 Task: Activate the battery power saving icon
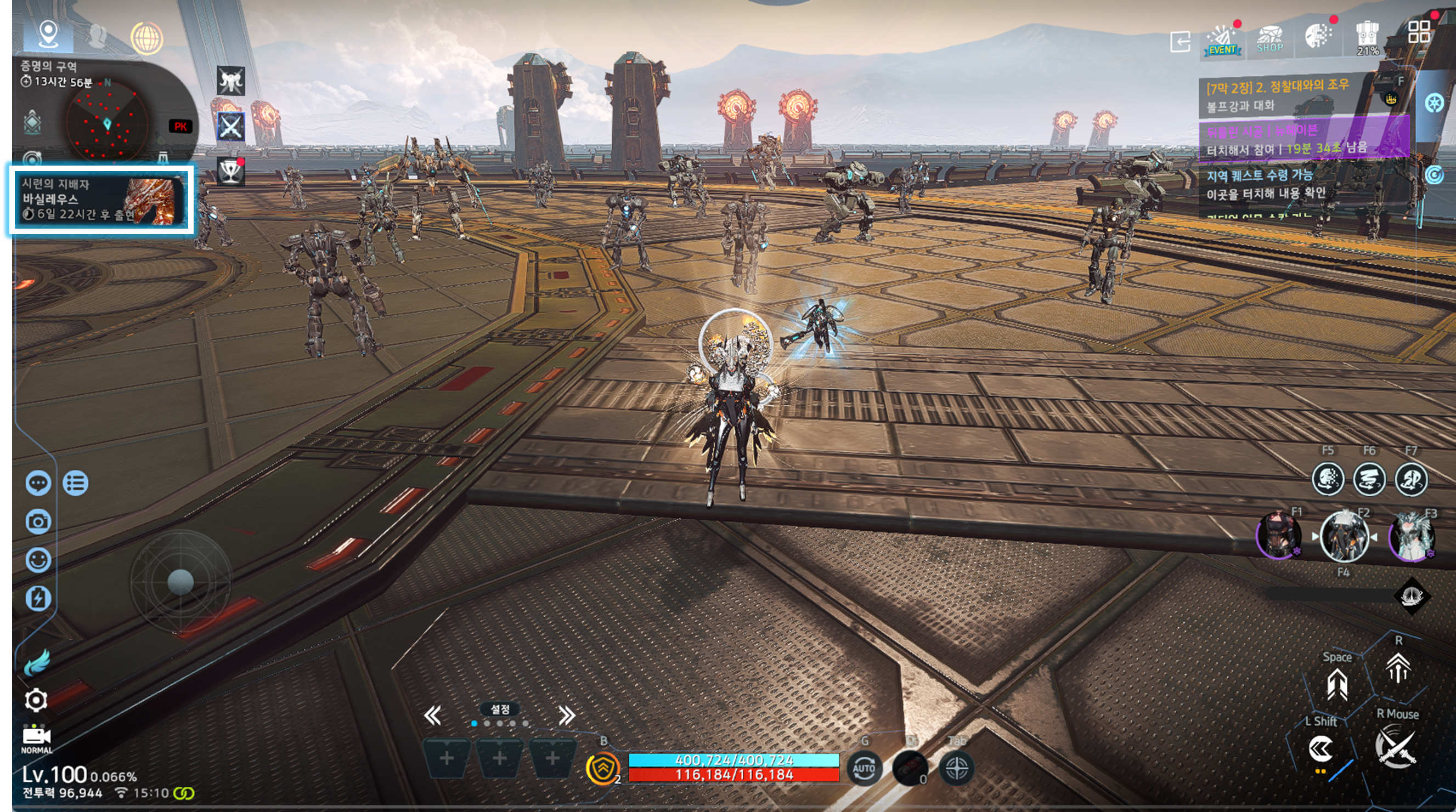click(x=38, y=598)
